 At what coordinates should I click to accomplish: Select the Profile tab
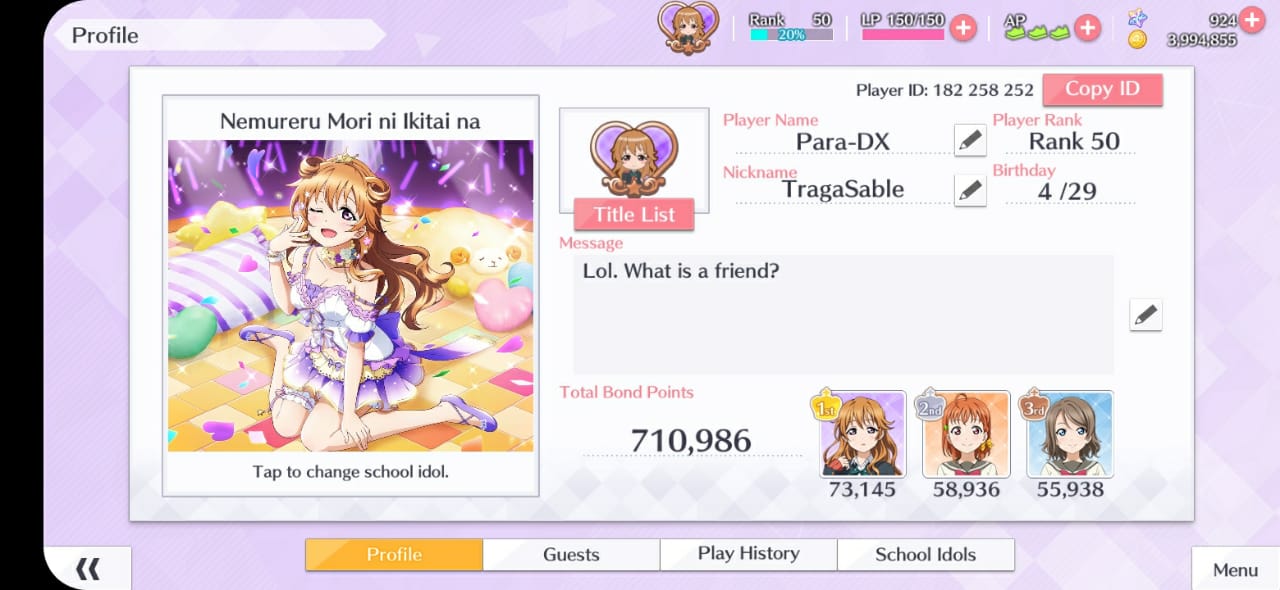click(x=394, y=555)
